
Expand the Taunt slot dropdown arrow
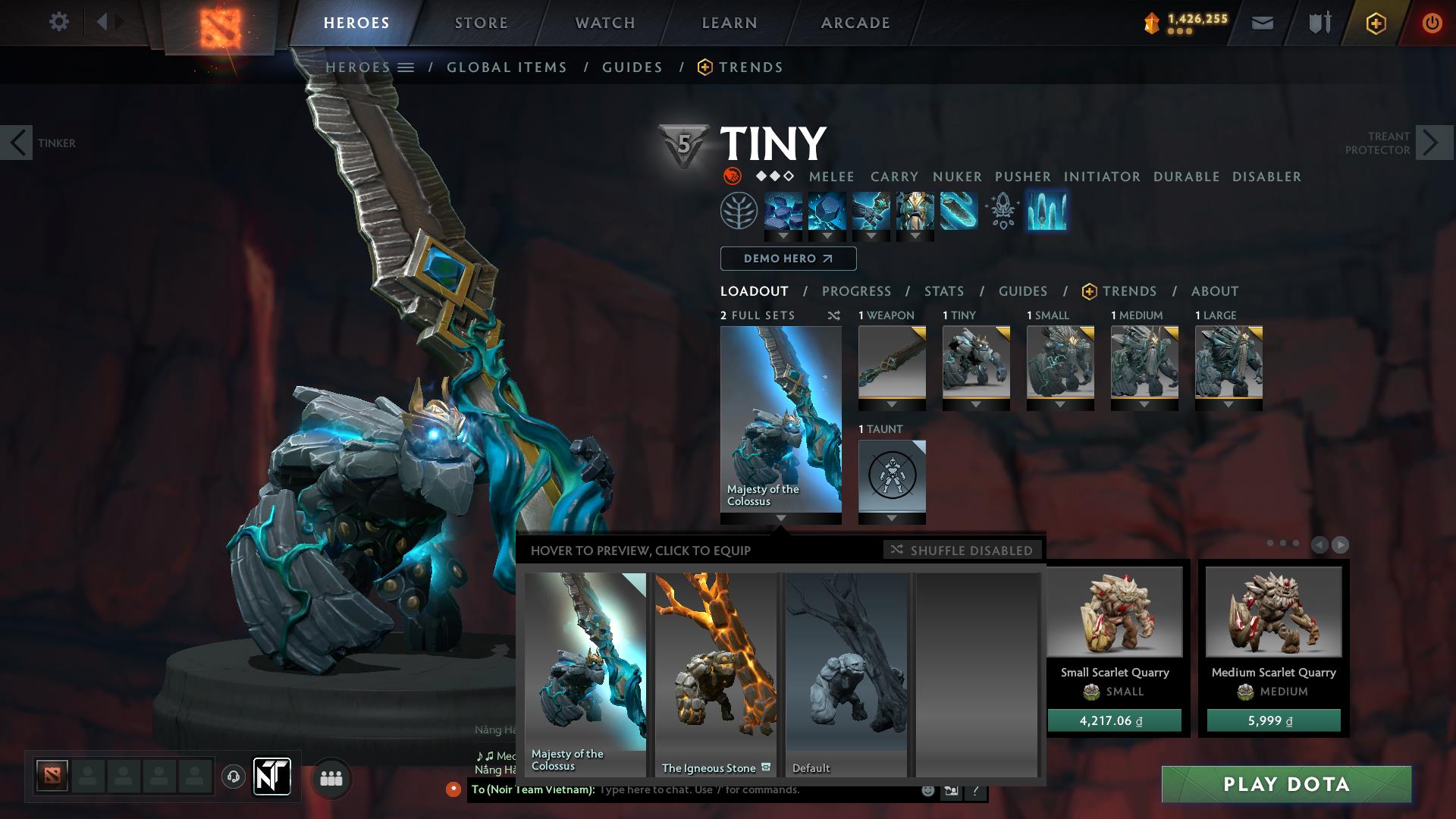(x=892, y=518)
